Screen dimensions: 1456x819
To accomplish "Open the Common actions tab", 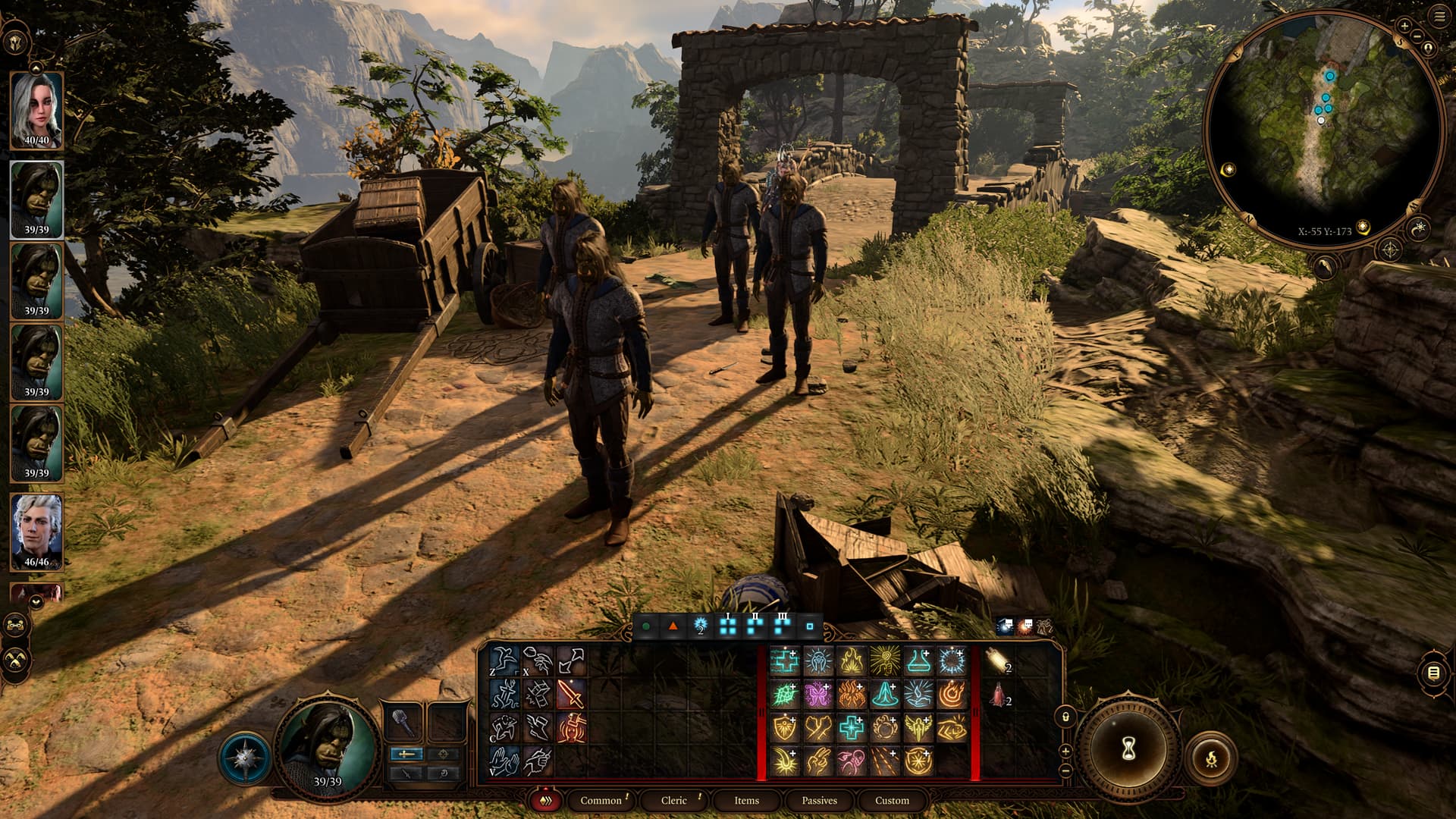I will click(x=601, y=800).
